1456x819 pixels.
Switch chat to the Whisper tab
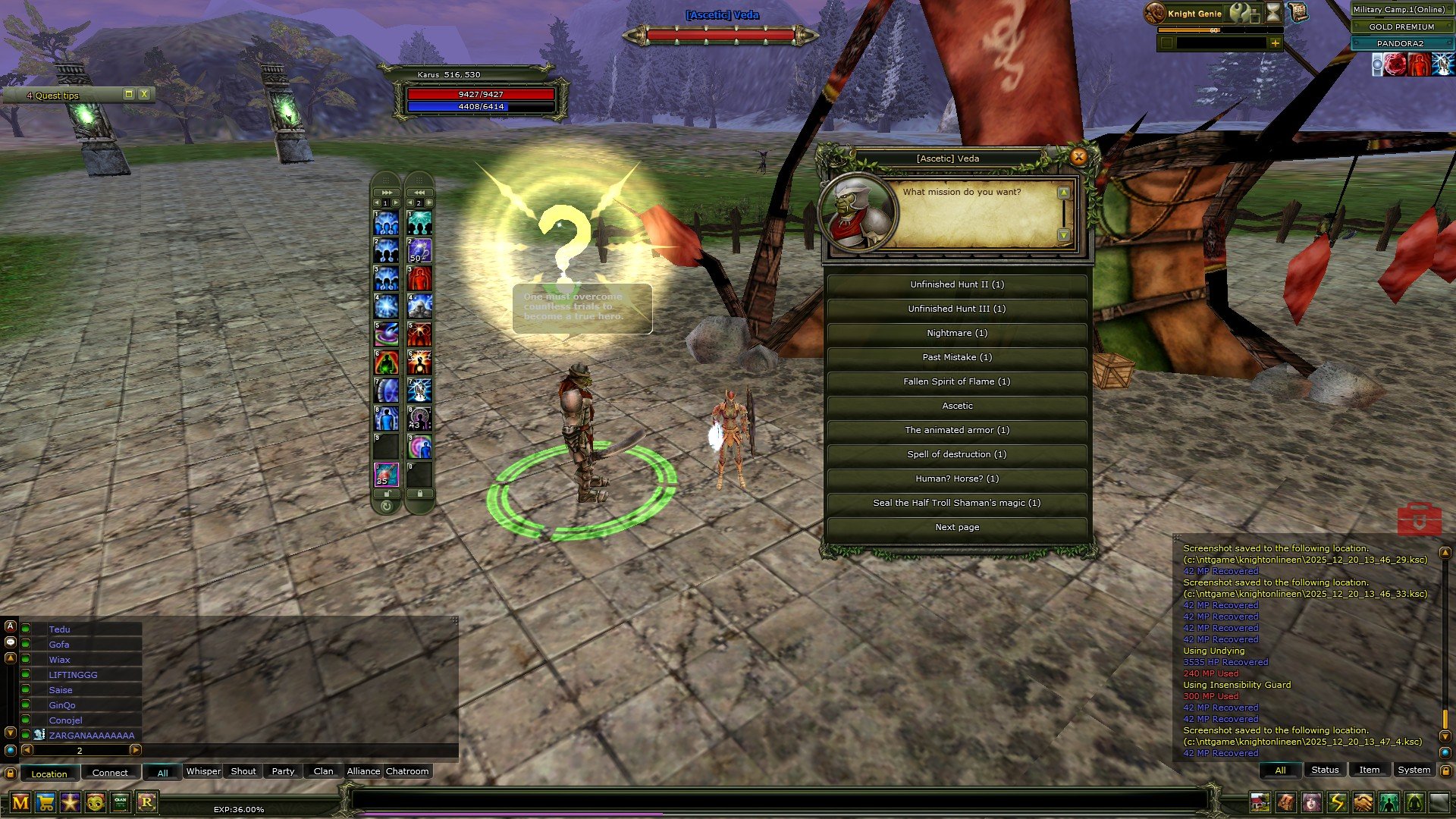(203, 771)
